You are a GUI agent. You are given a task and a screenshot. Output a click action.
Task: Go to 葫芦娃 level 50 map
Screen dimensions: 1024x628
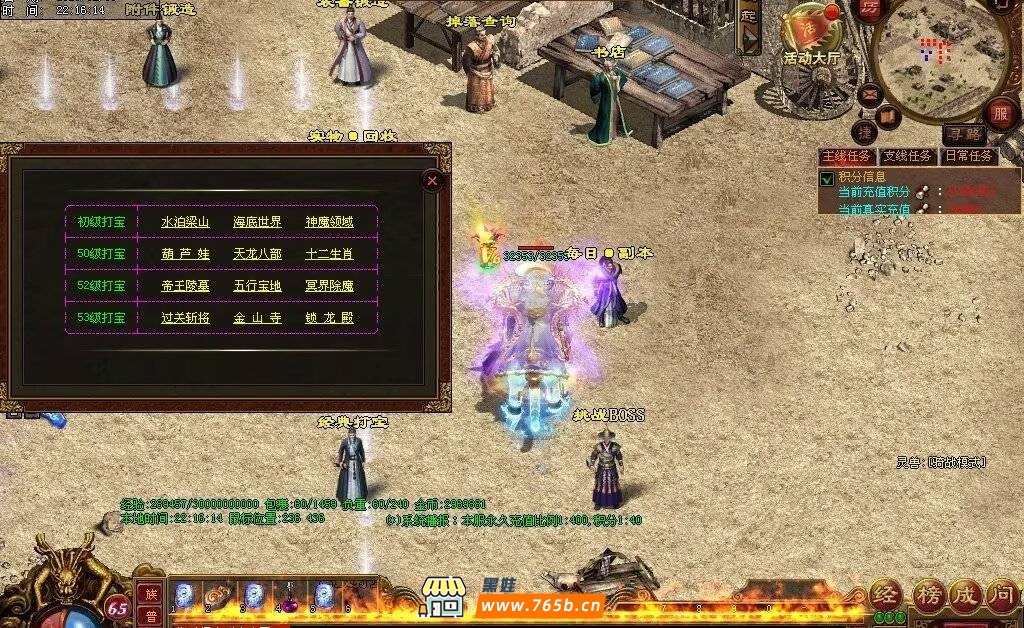click(185, 254)
